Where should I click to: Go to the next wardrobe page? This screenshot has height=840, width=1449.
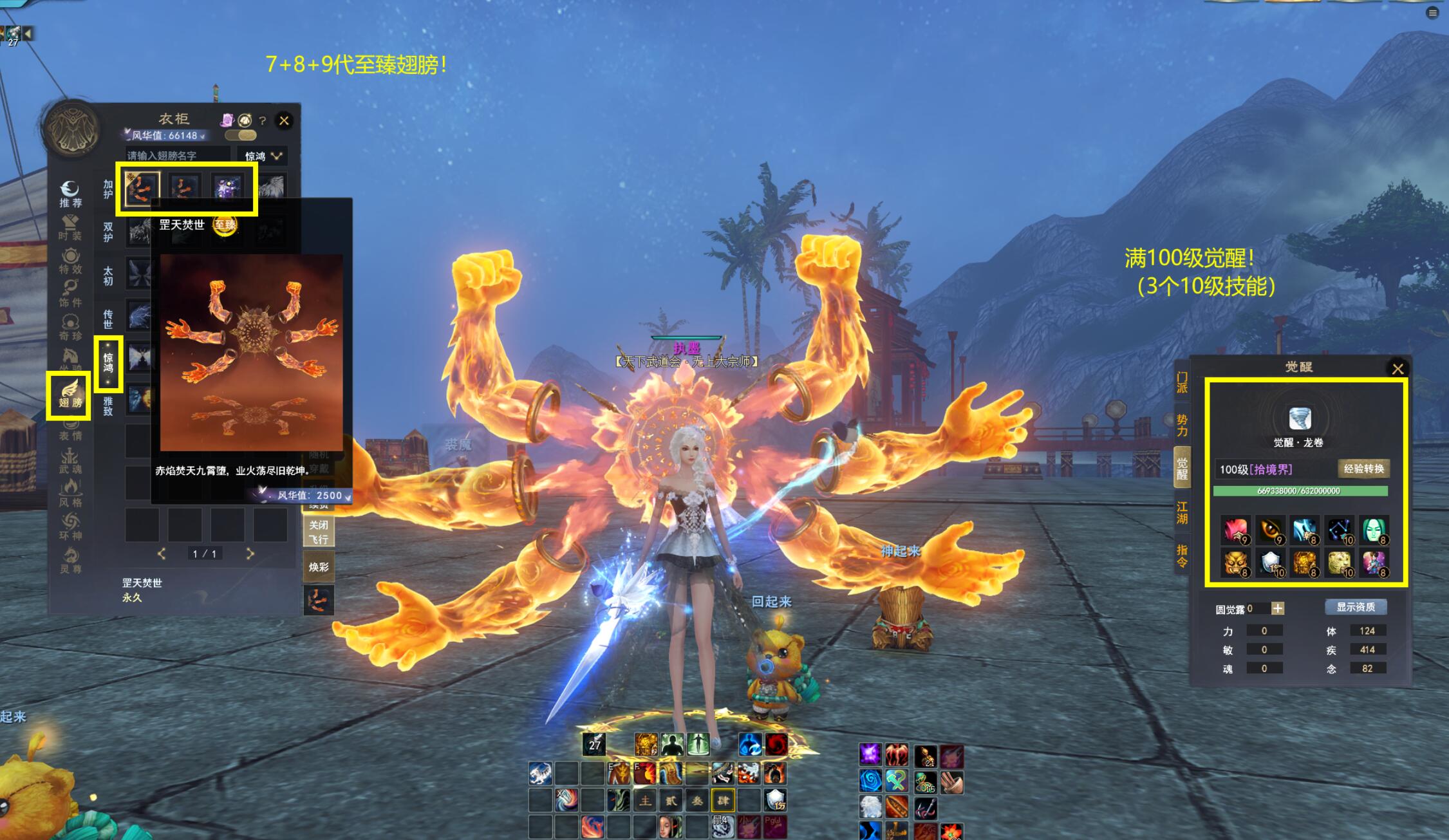[x=250, y=554]
